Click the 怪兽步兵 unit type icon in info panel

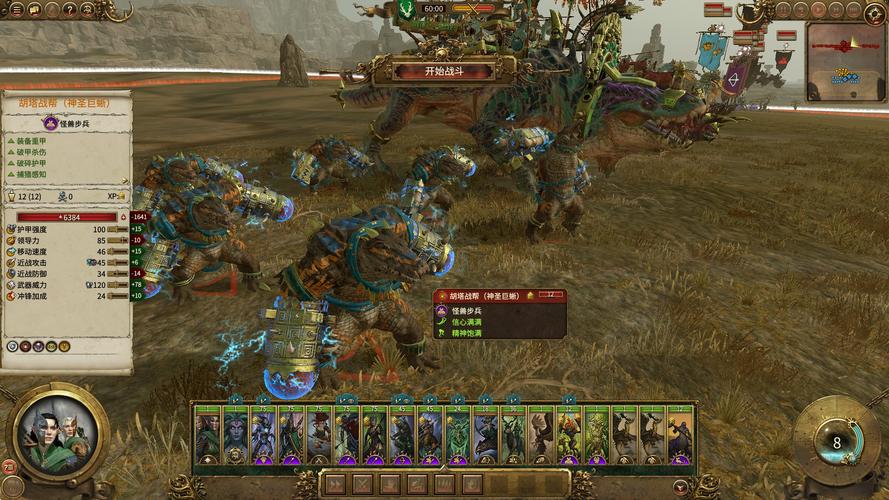pyautogui.click(x=50, y=123)
